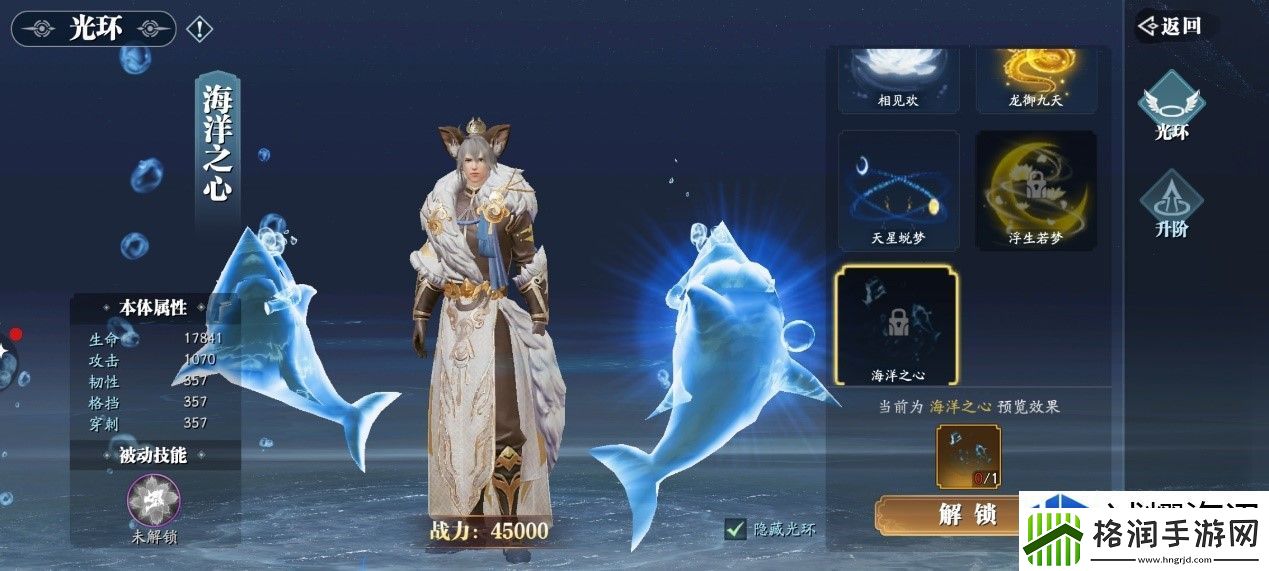The image size is (1269, 571).
Task: View the locked passive skill icon
Action: (154, 499)
